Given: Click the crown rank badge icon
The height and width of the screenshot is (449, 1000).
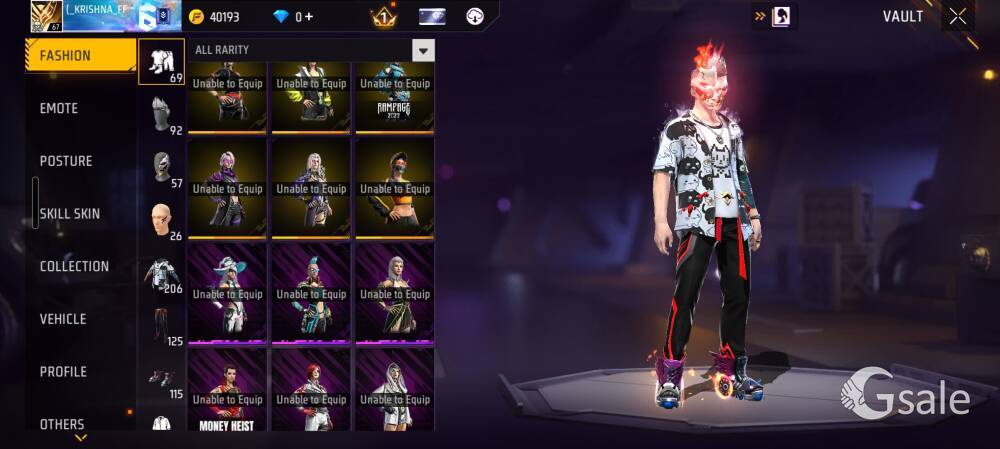Looking at the screenshot, I should [x=383, y=16].
